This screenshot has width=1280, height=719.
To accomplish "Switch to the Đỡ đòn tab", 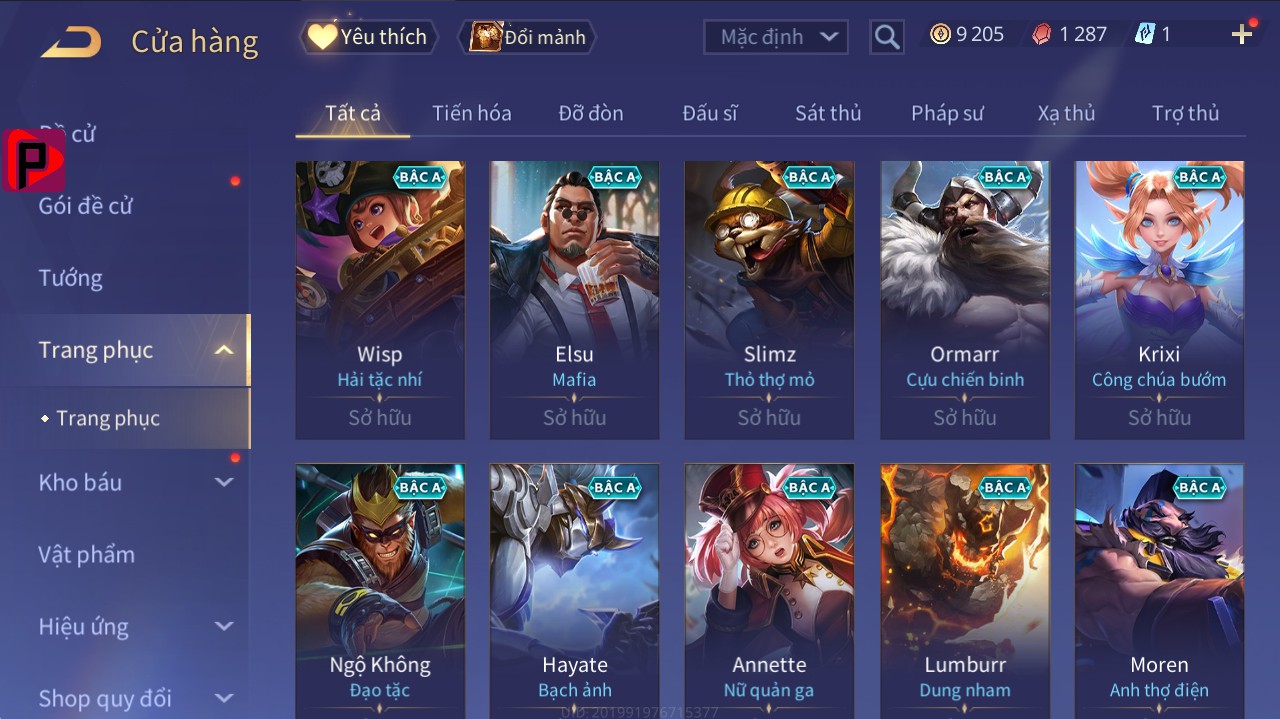I will (591, 113).
